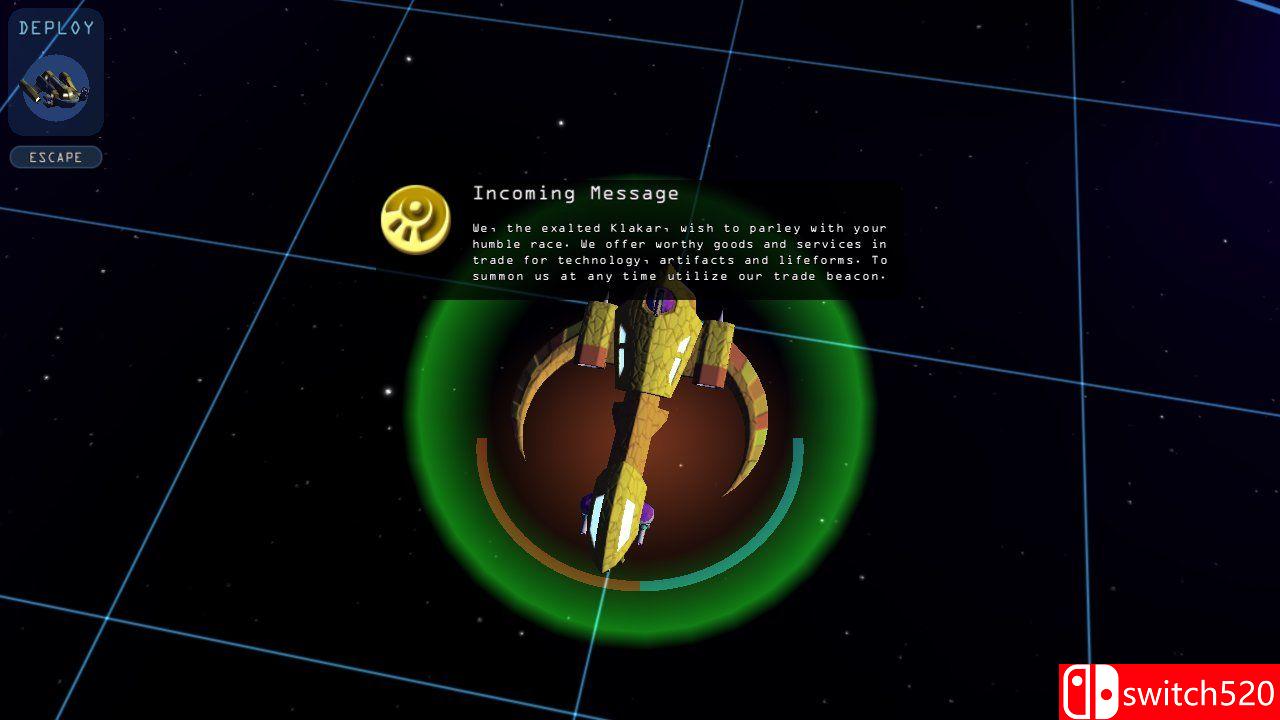The width and height of the screenshot is (1280, 720).
Task: Click the switch520 link in the corner
Action: coord(1197,691)
